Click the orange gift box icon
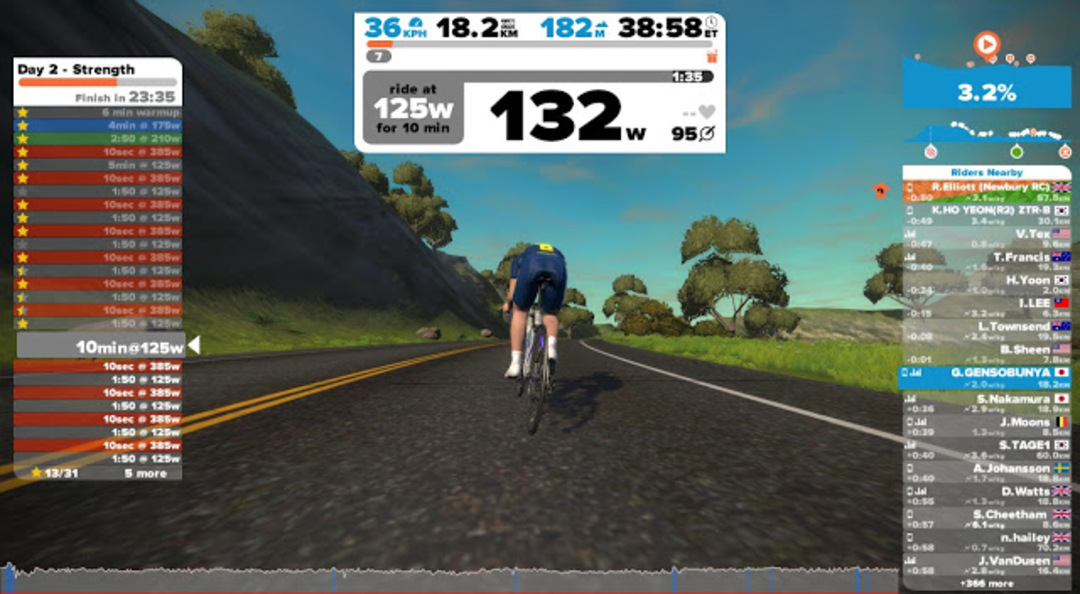The width and height of the screenshot is (1080, 594). pyautogui.click(x=711, y=57)
